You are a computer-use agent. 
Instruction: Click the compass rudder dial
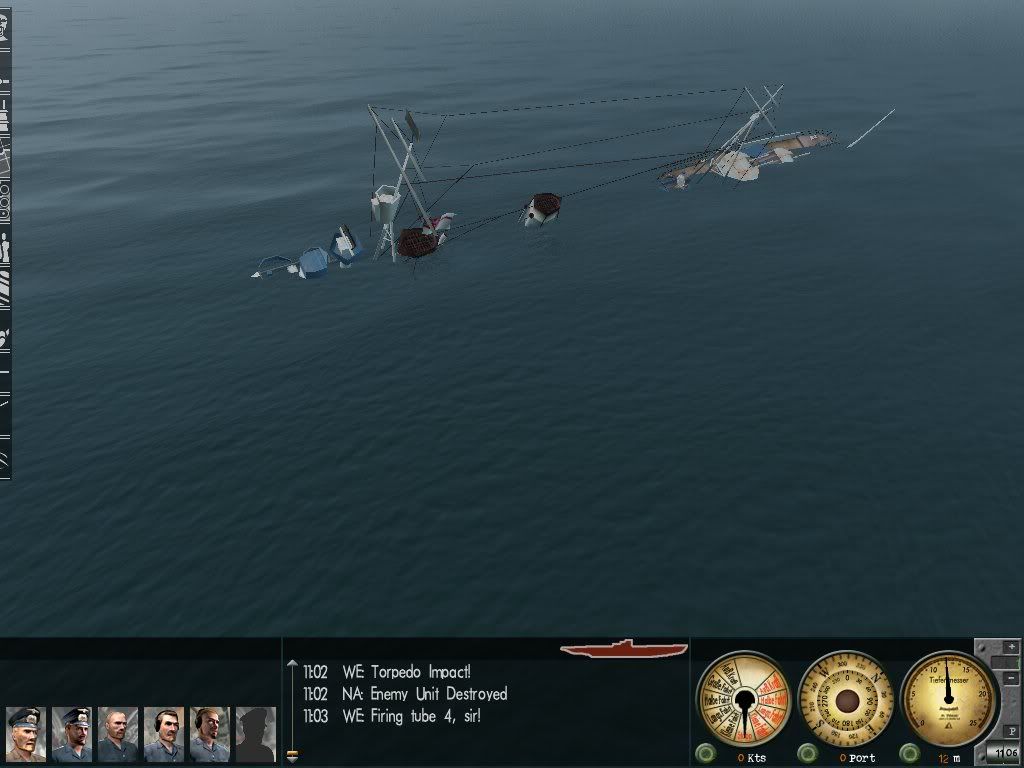[847, 697]
